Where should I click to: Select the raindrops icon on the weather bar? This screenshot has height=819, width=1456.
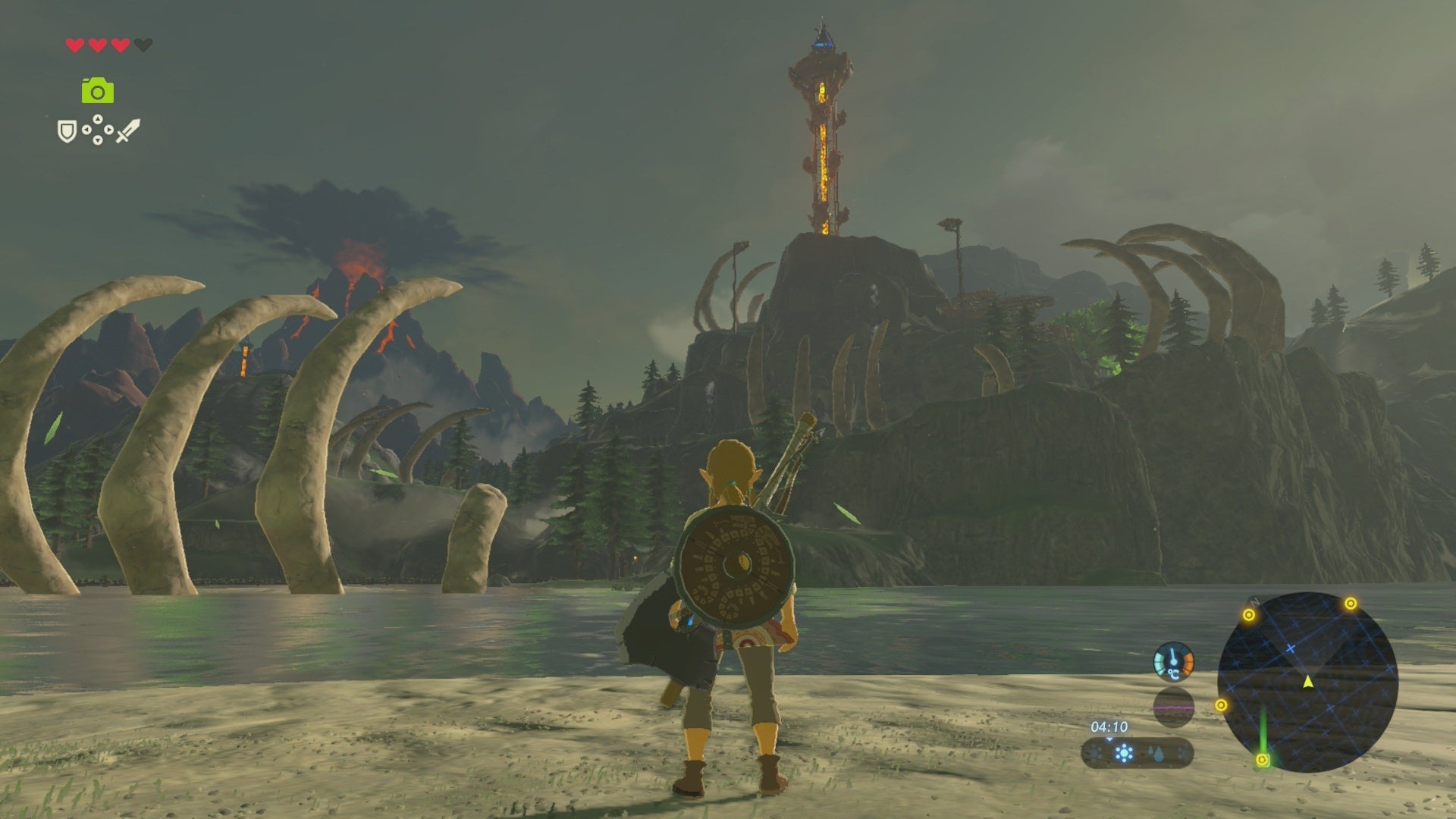1156,755
